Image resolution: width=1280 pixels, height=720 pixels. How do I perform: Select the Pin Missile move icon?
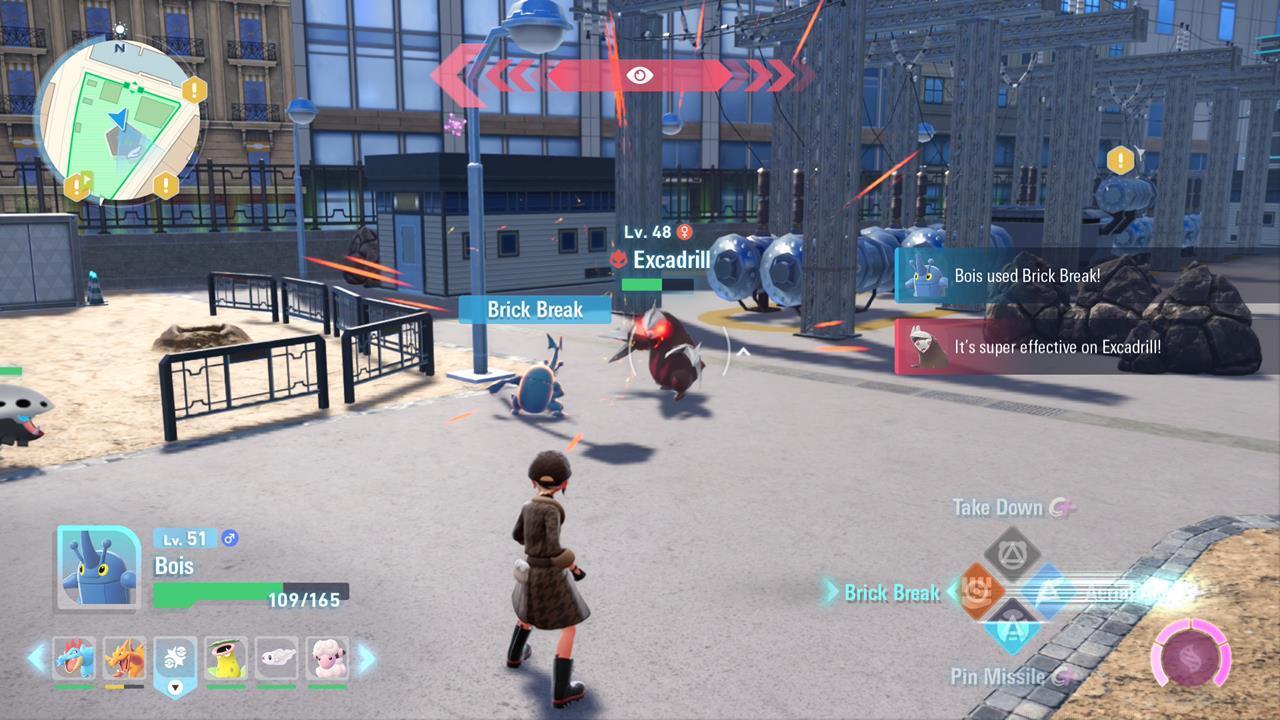[x=1014, y=627]
